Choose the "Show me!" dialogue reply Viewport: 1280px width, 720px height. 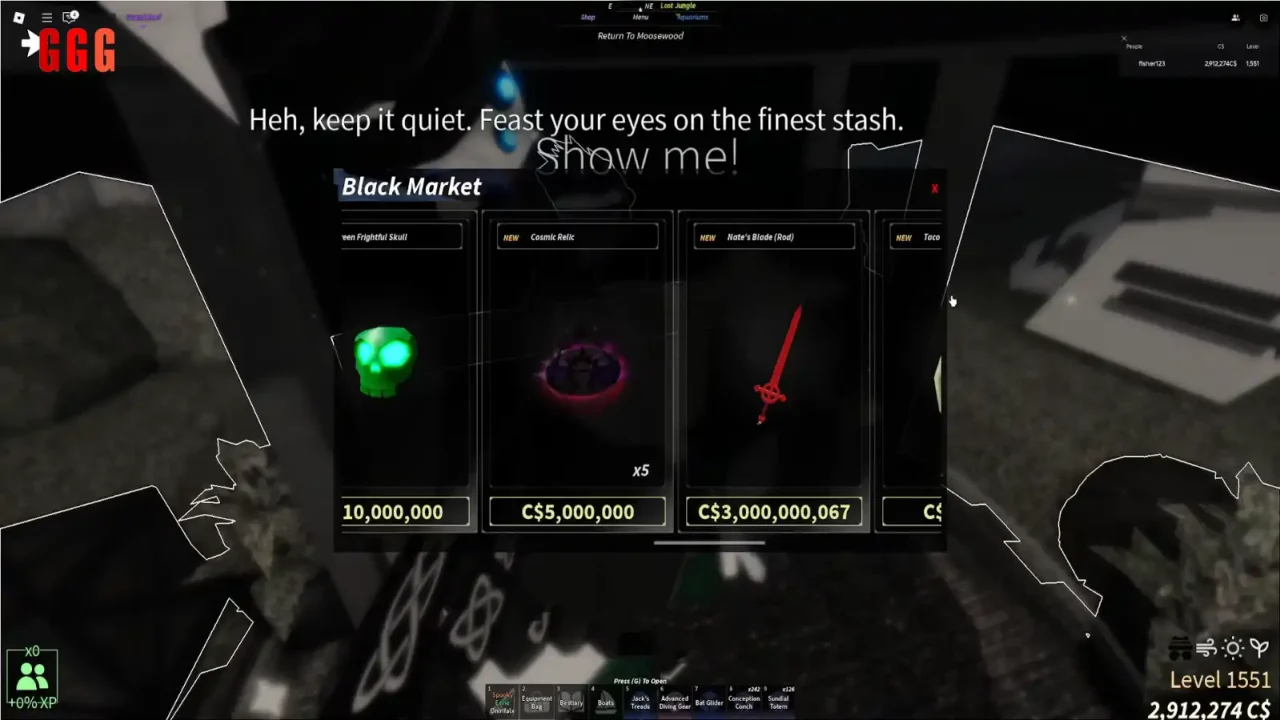(x=637, y=156)
